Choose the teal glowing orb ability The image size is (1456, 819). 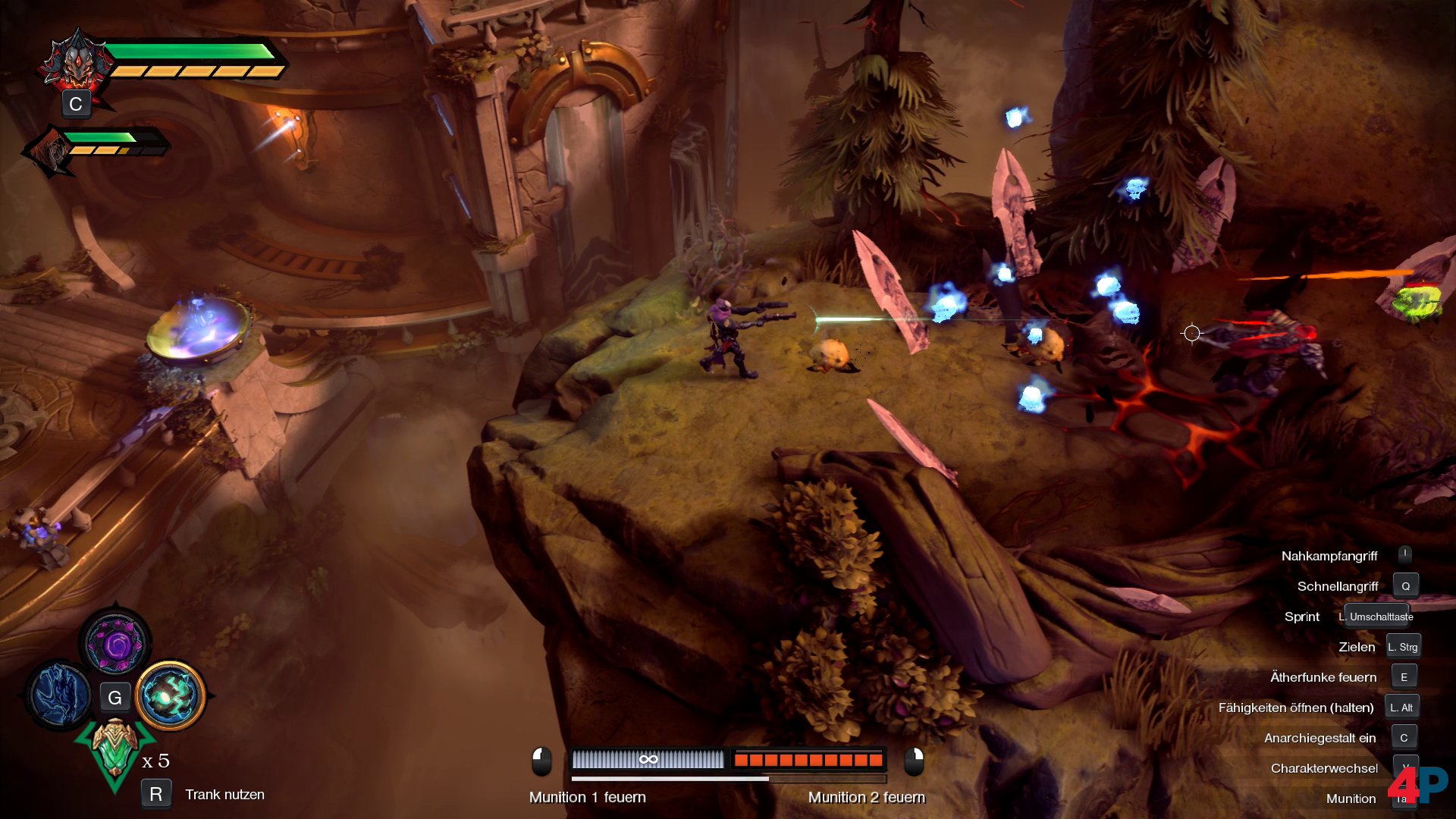click(171, 695)
